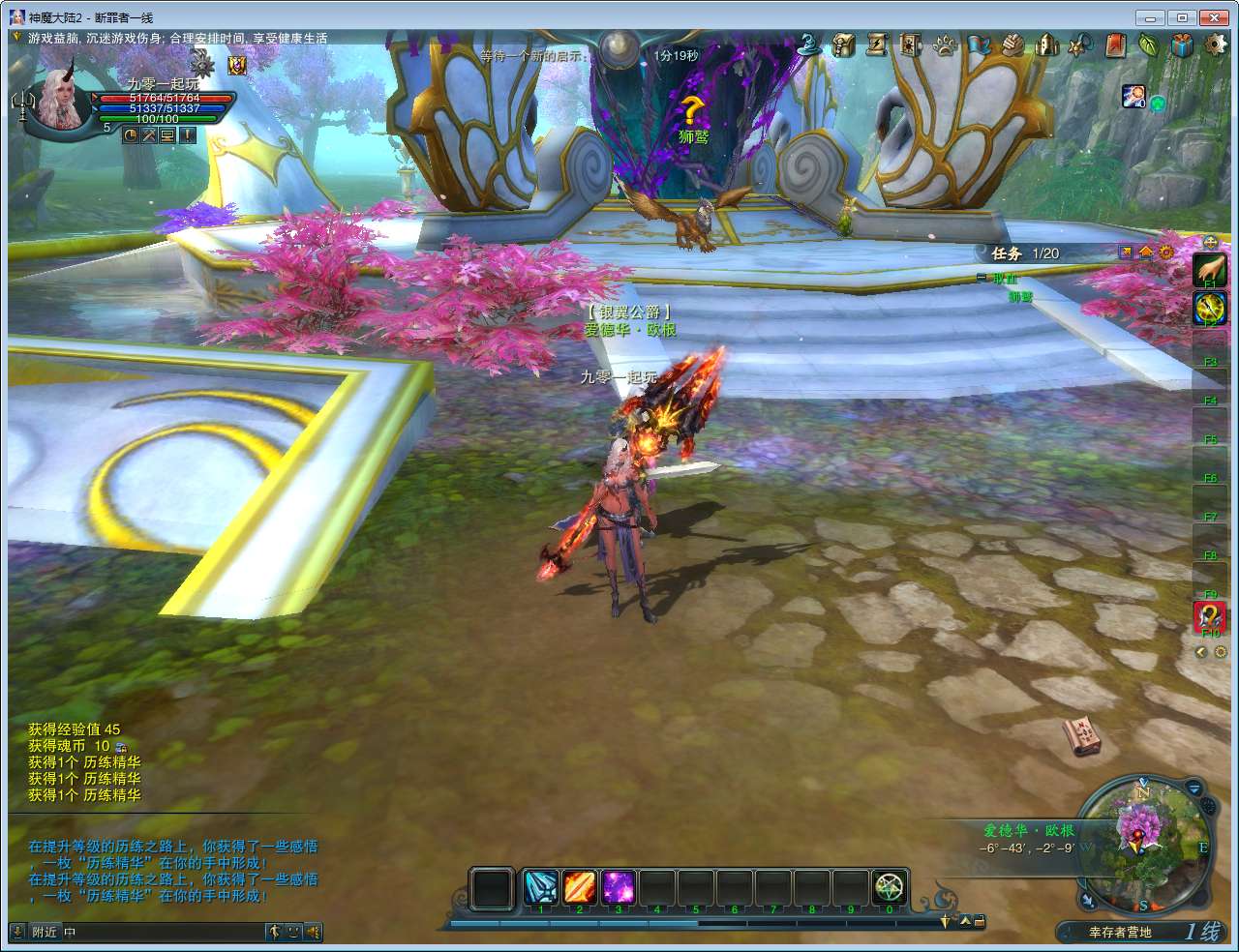Open the blue gift box menu
The width and height of the screenshot is (1239, 952).
click(x=1182, y=45)
